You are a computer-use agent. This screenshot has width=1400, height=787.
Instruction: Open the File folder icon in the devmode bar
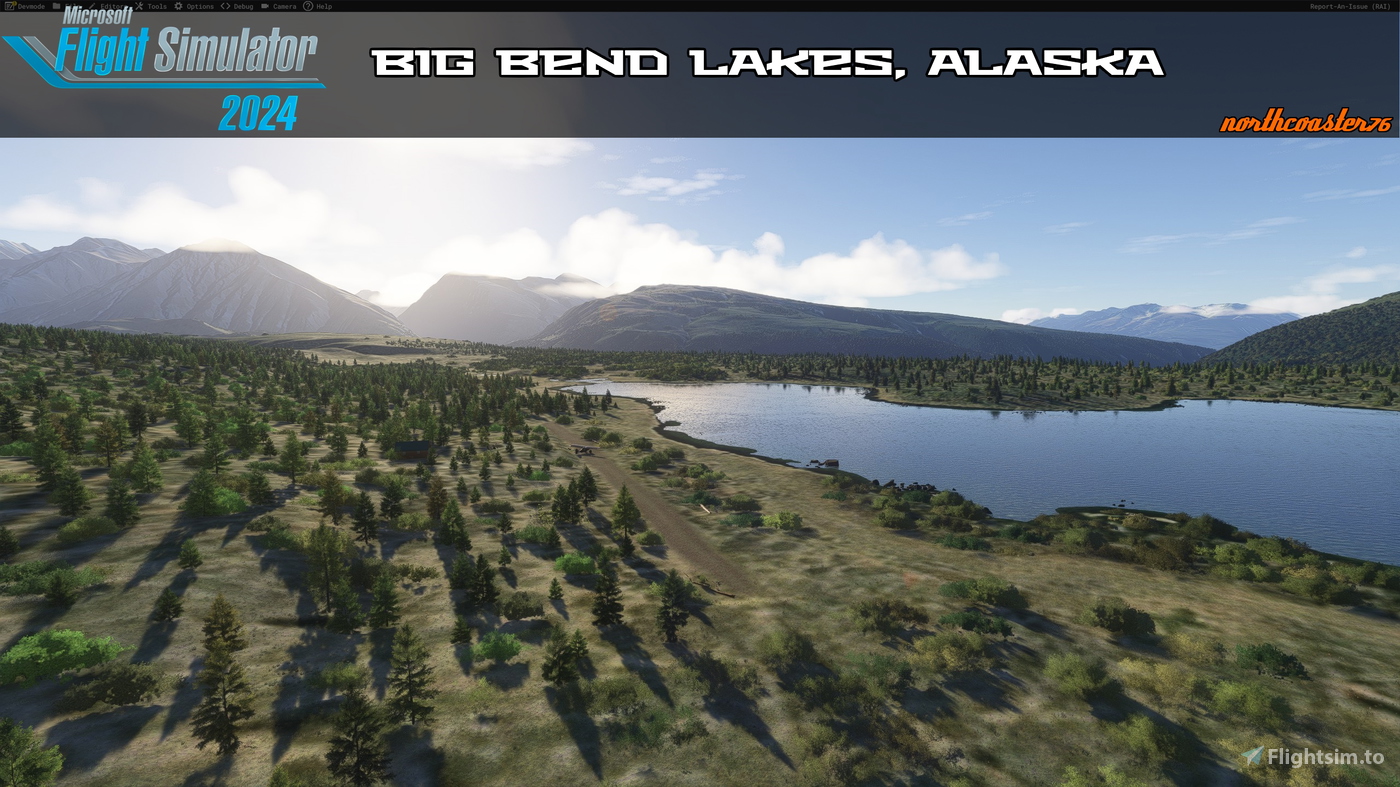pos(57,6)
